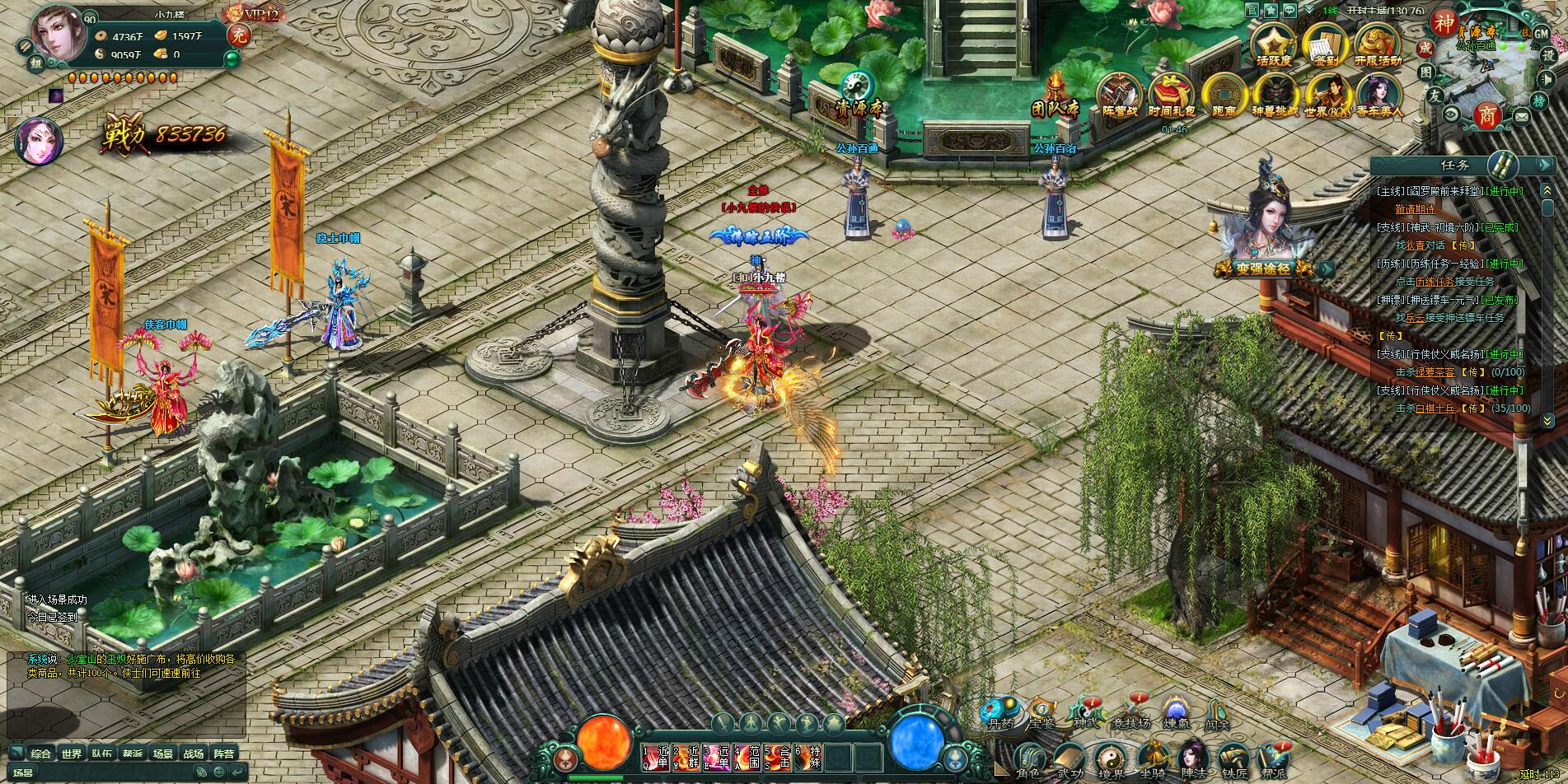Switch to the 世界 chat tab
Screen dimensions: 1568x784
(x=72, y=752)
